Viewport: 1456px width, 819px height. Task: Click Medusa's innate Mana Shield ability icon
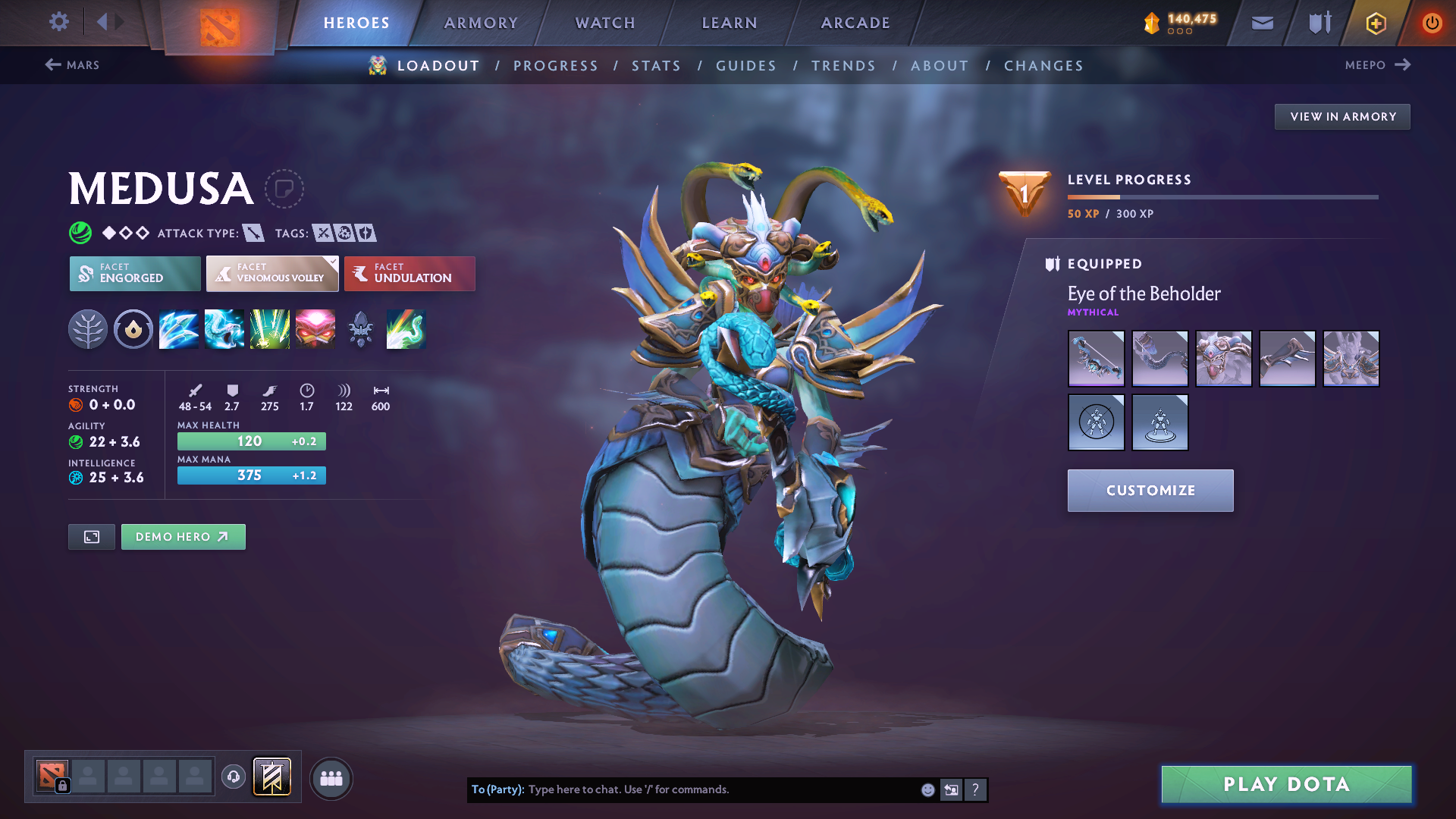[133, 329]
